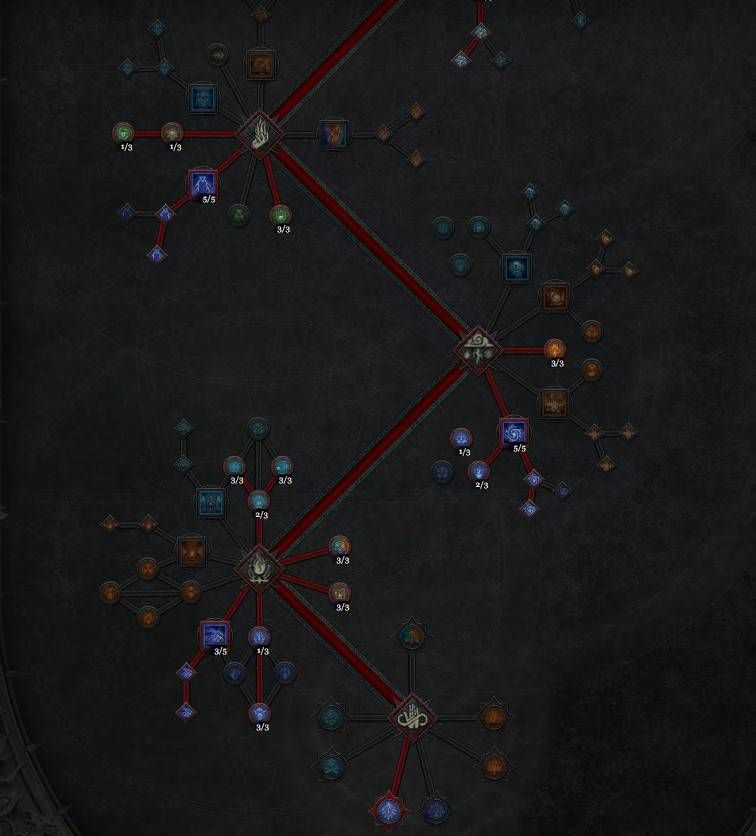Pick the blue passive node showing 2/3 under storm hub

point(480,470)
